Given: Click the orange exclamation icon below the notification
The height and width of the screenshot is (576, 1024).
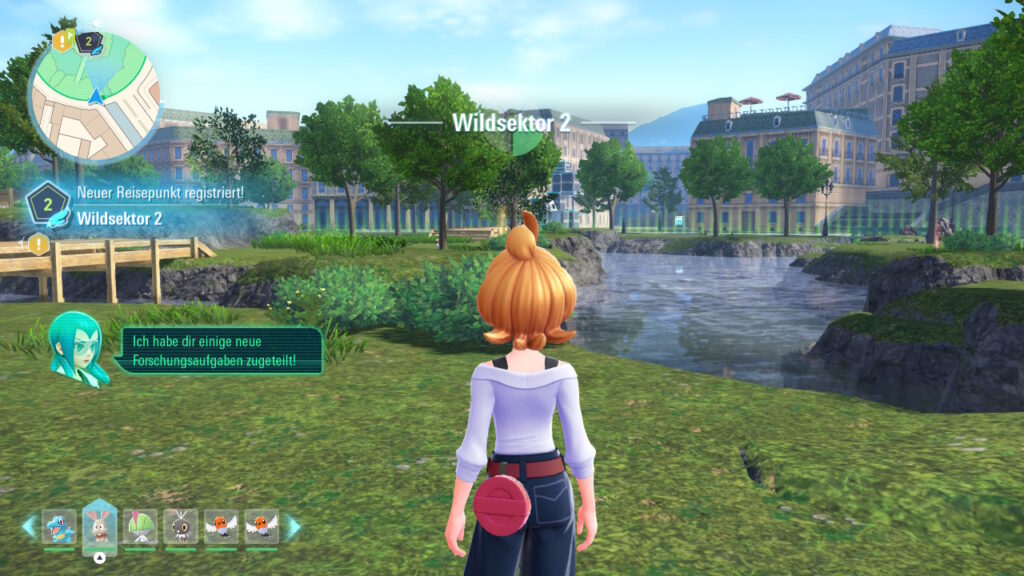Looking at the screenshot, I should pyautogui.click(x=38, y=244).
